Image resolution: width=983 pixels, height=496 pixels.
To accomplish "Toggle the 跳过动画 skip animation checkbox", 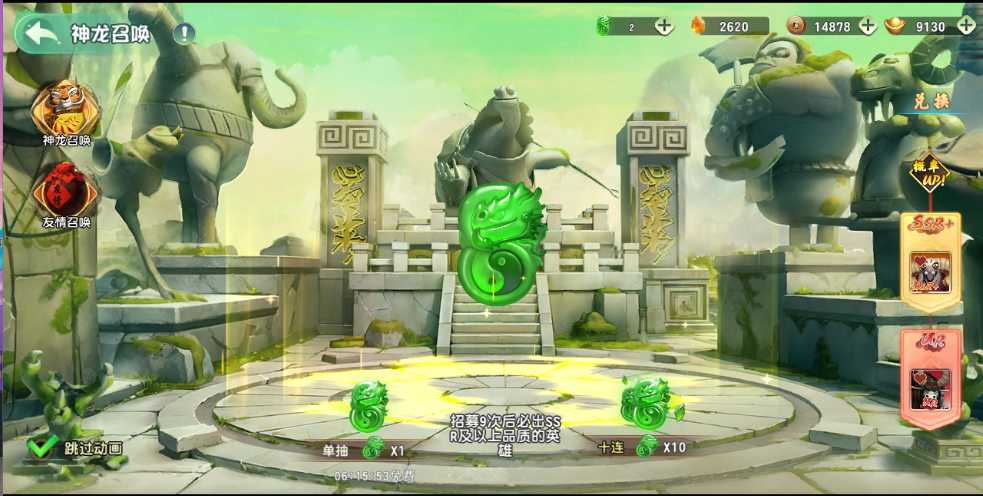I will (x=41, y=447).
